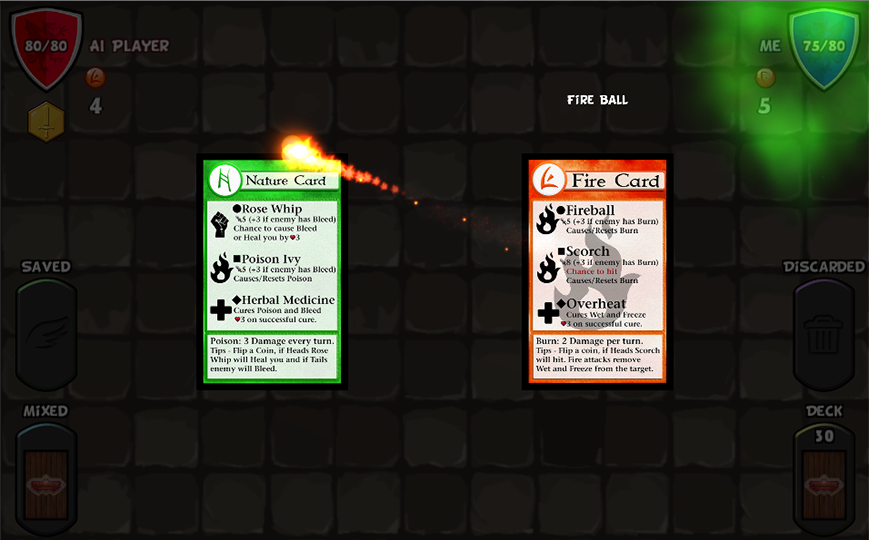Viewport: 869px width, 540px height.
Task: Open the Saved card slot
Action: 46,335
